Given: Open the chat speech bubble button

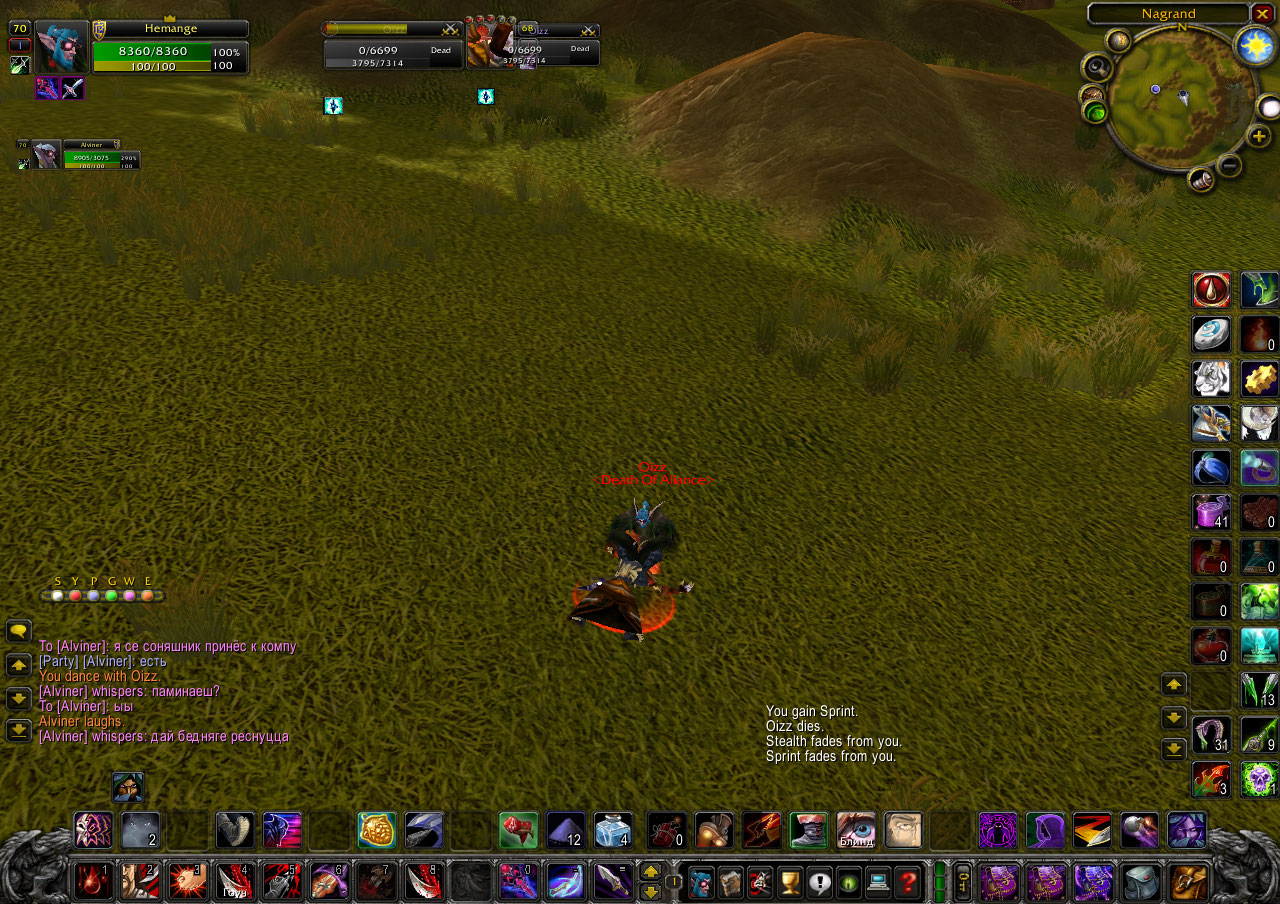Looking at the screenshot, I should point(18,631).
